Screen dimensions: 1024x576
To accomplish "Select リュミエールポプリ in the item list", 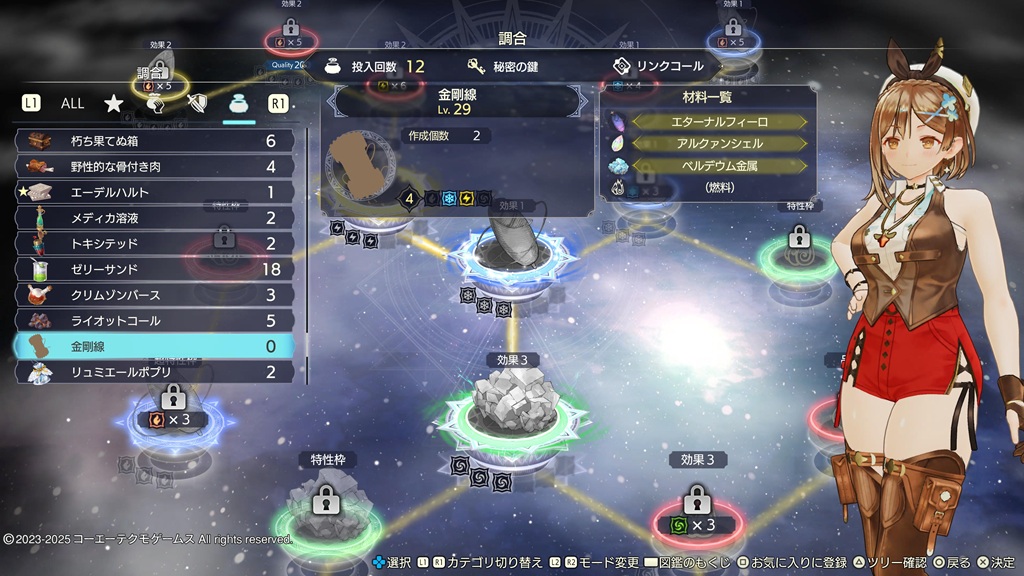I will (x=154, y=372).
